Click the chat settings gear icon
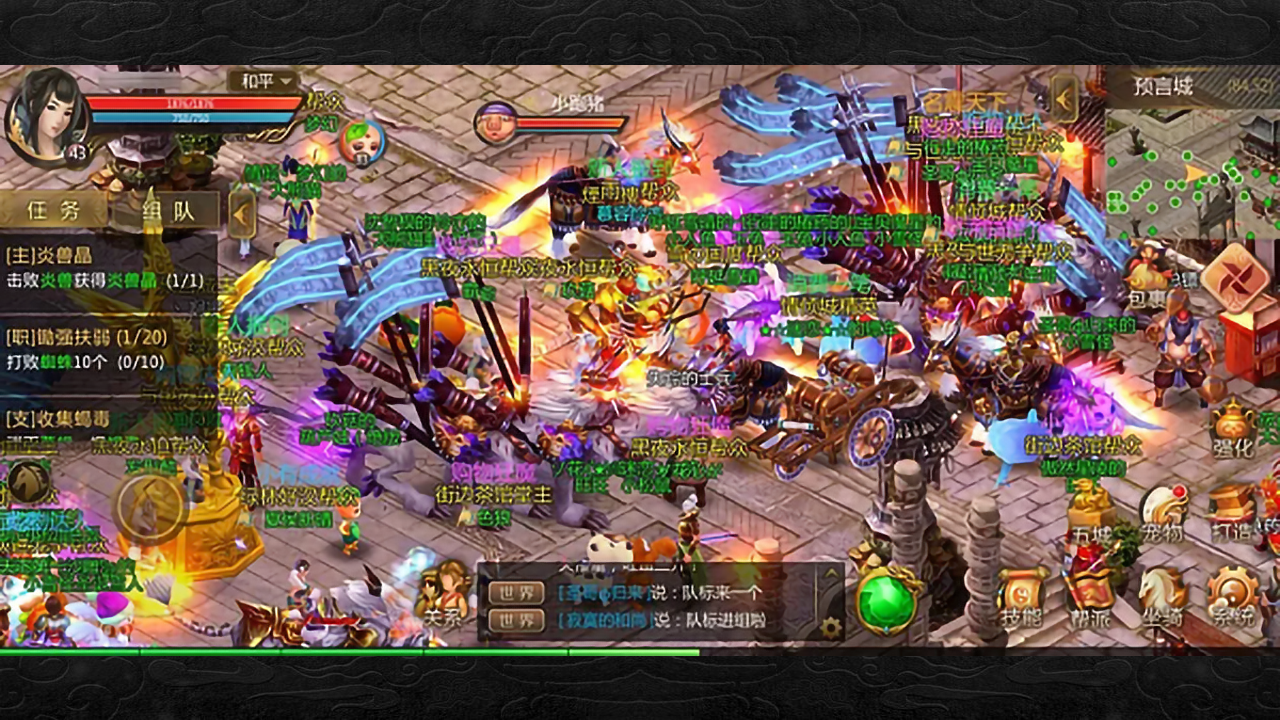This screenshot has width=1280, height=720. [x=830, y=627]
